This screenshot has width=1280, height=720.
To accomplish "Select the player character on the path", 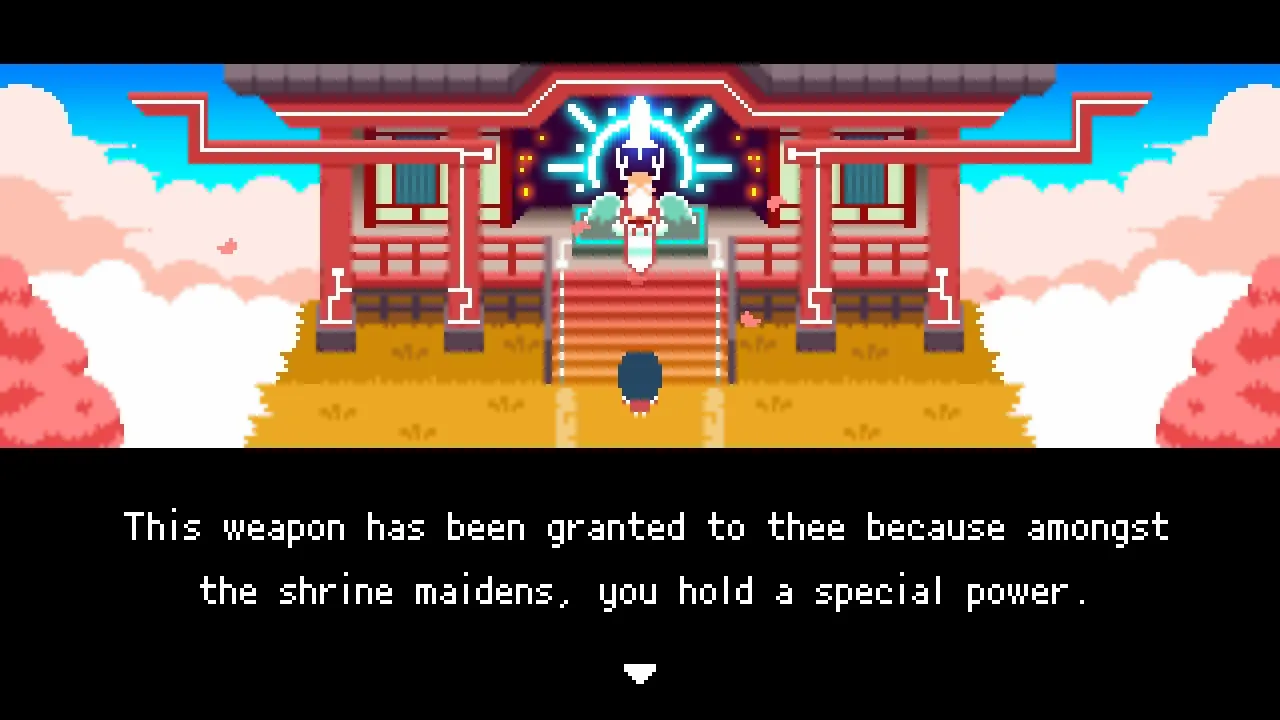I will tap(639, 380).
